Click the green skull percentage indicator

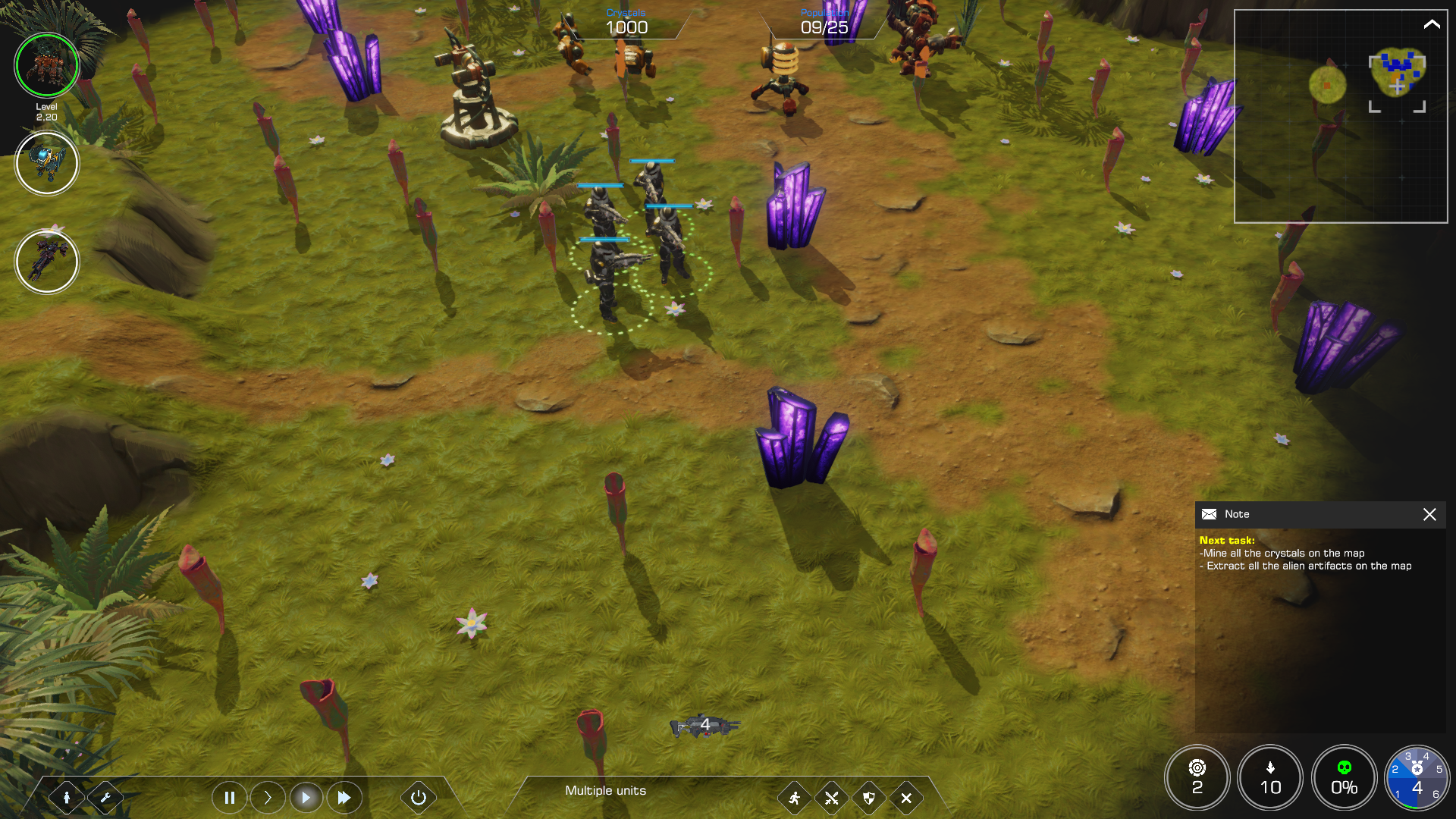click(x=1344, y=777)
